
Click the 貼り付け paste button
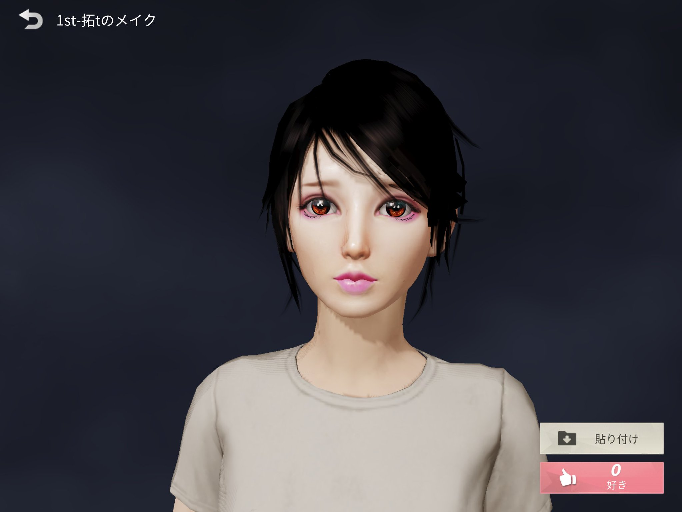[x=601, y=438]
